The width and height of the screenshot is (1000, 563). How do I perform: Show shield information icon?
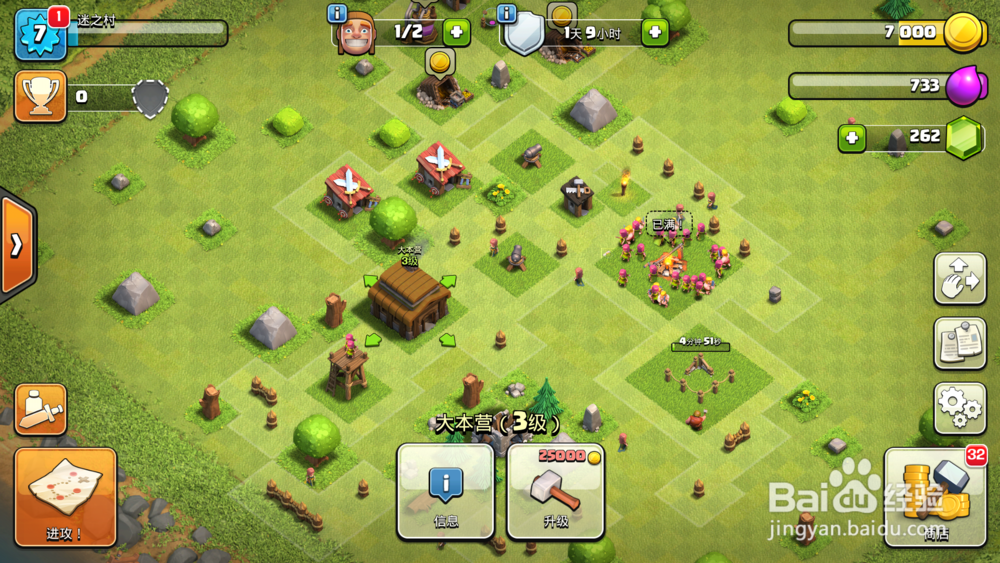(506, 14)
